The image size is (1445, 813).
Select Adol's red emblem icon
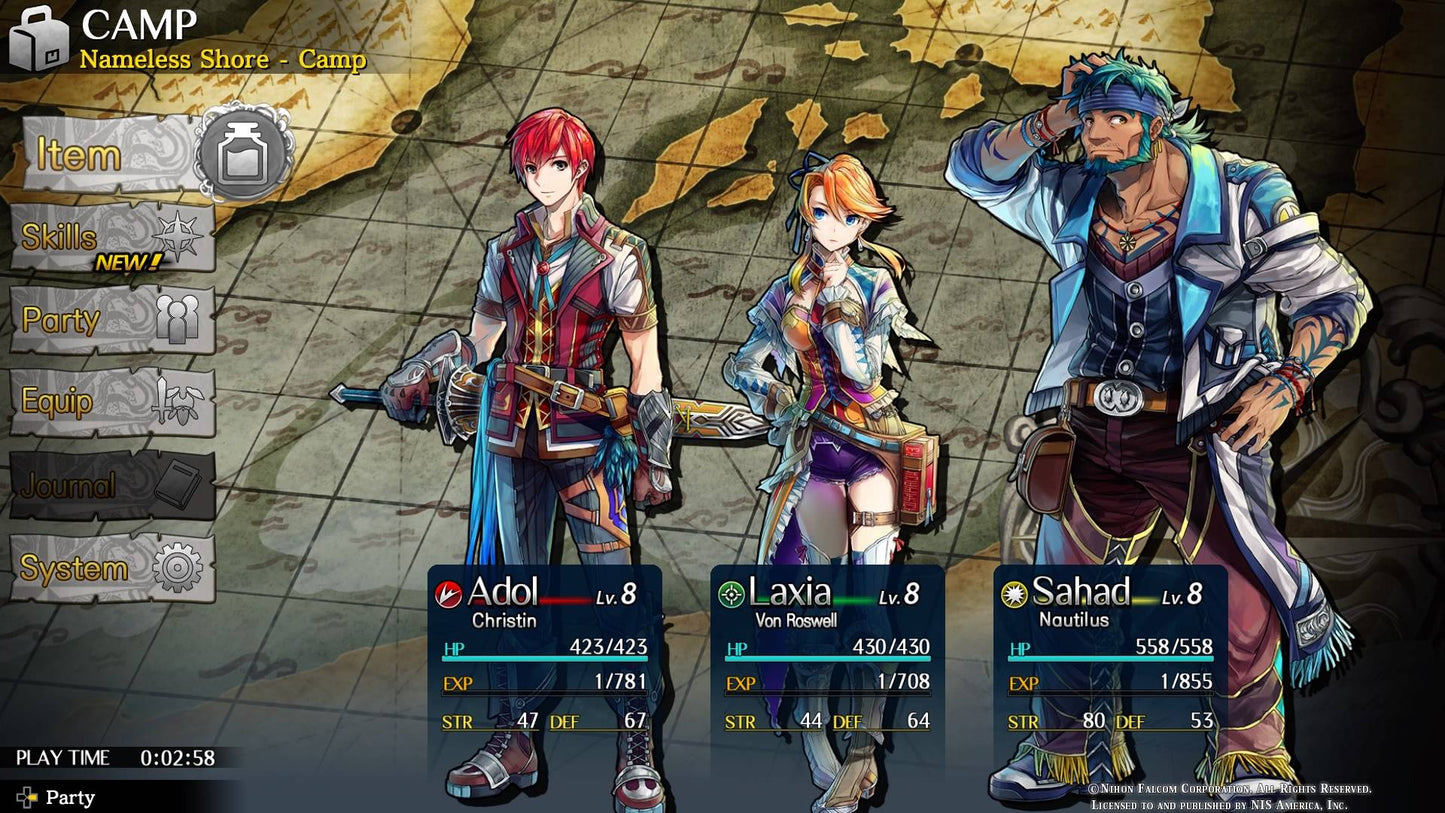448,592
